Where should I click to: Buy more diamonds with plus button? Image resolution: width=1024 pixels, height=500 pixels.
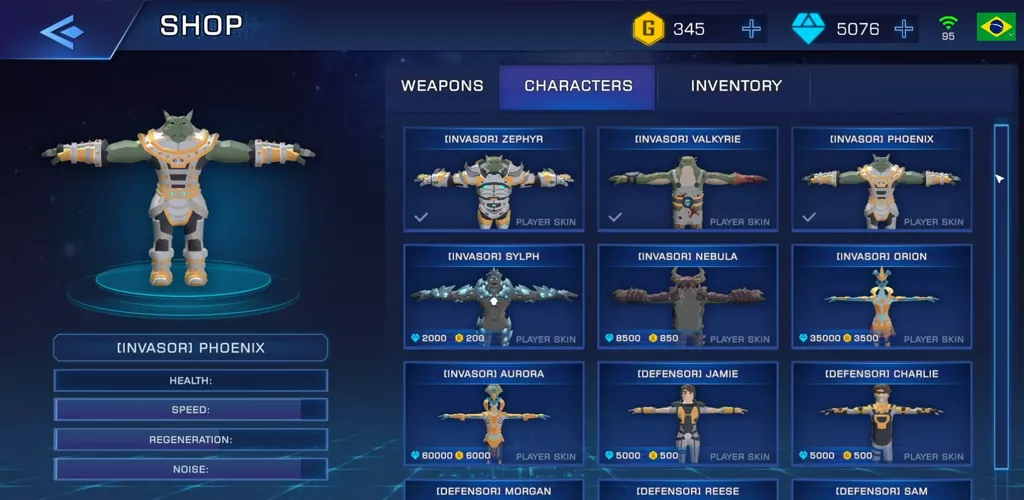click(x=904, y=29)
